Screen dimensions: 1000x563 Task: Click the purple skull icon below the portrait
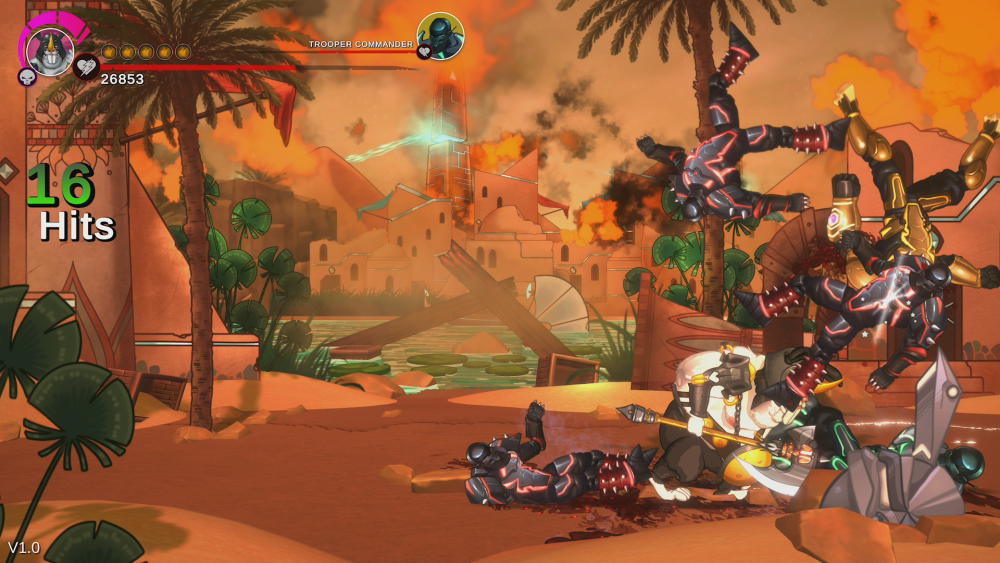pos(27,77)
